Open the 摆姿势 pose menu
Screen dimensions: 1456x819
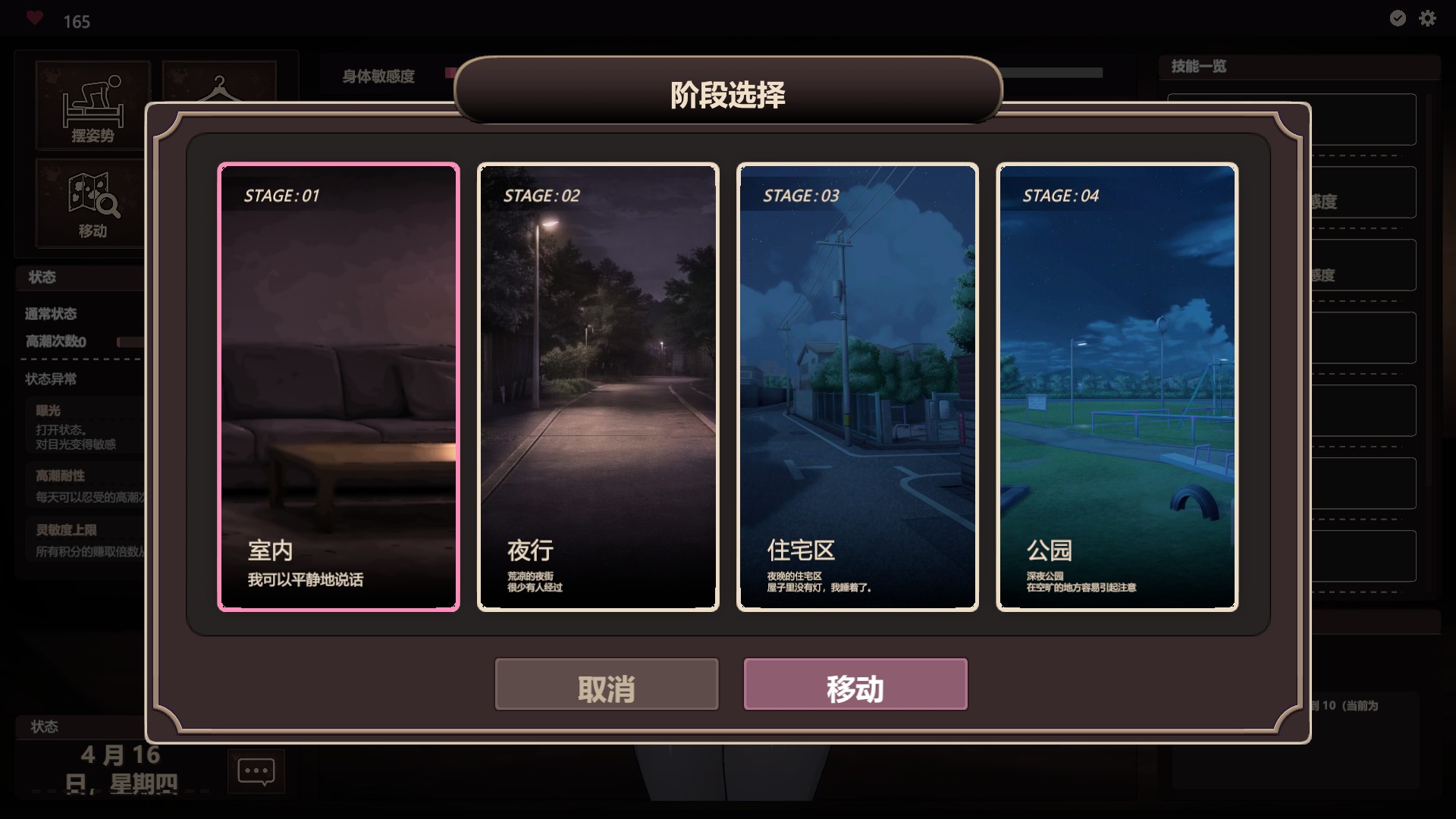point(93,106)
